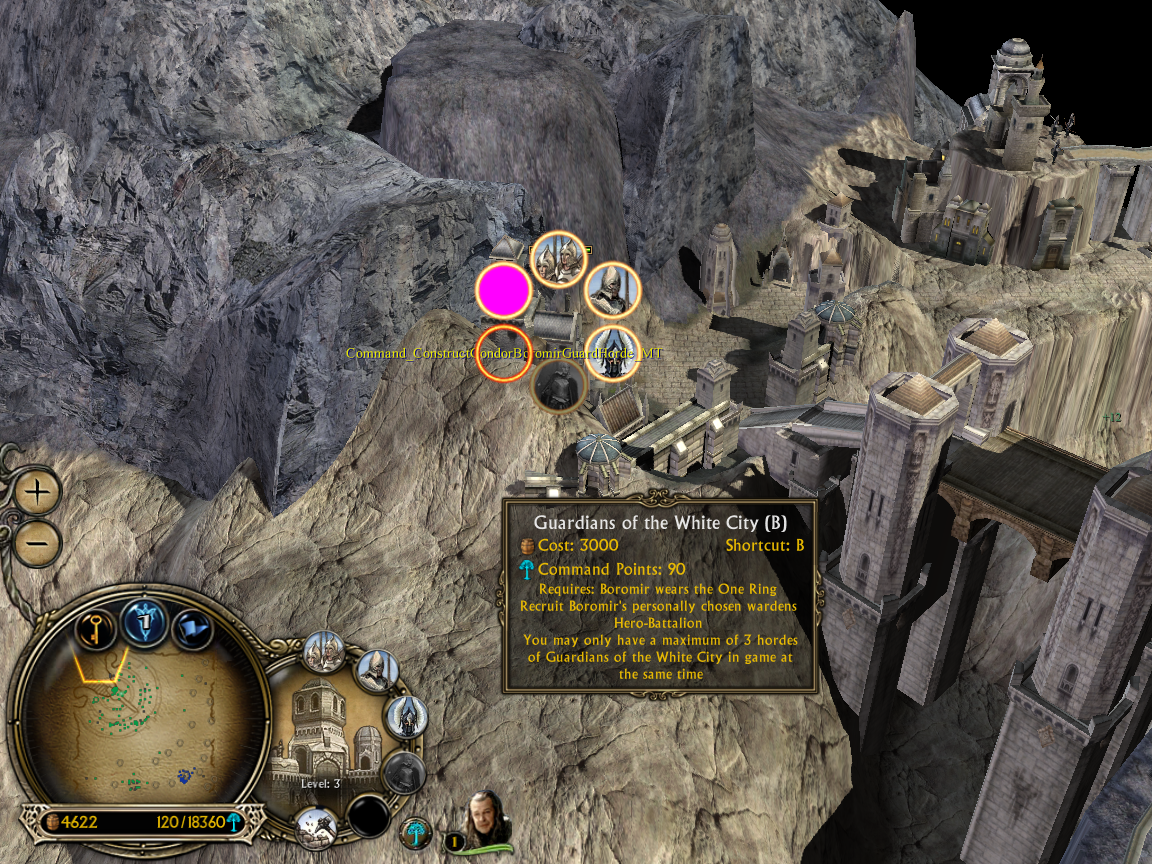1152x864 pixels.
Task: Select the grey-haired hero portrait
Action: (487, 818)
